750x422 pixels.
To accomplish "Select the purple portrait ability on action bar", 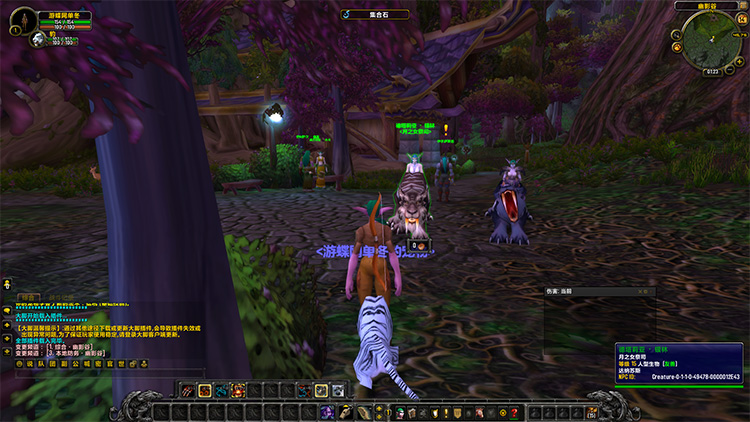I will coord(326,412).
